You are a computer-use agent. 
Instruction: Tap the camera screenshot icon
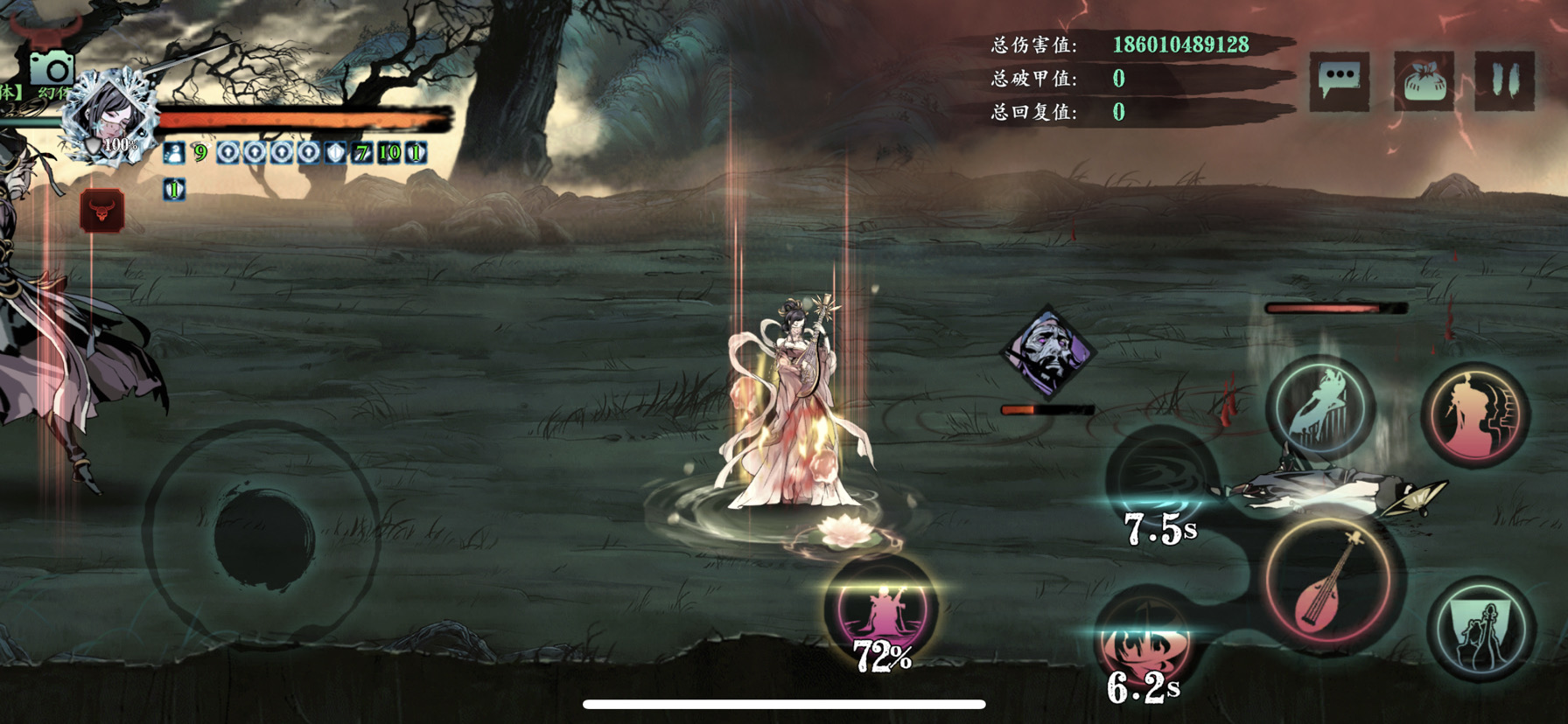52,68
